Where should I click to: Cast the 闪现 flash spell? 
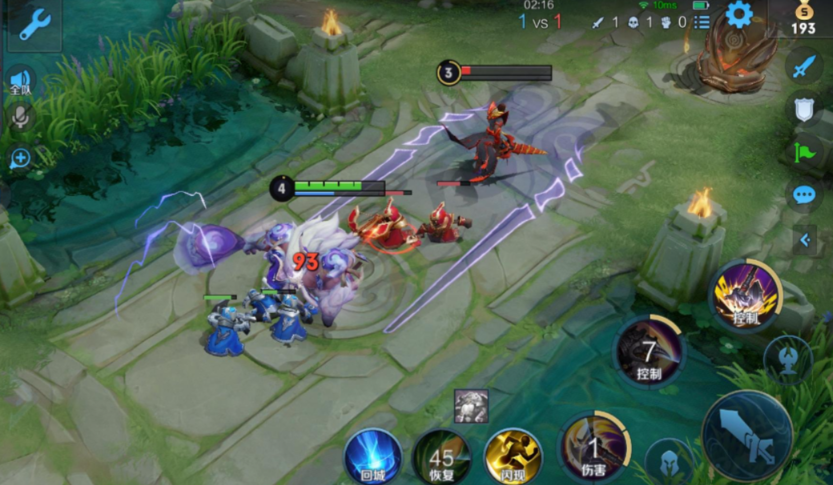512,457
